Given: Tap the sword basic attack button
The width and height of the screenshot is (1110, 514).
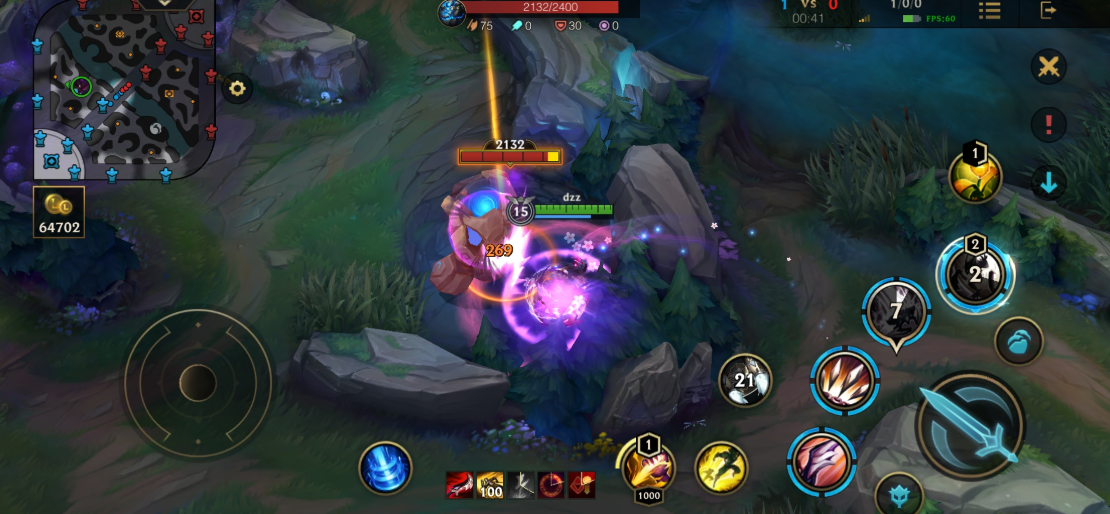Looking at the screenshot, I should [x=970, y=425].
